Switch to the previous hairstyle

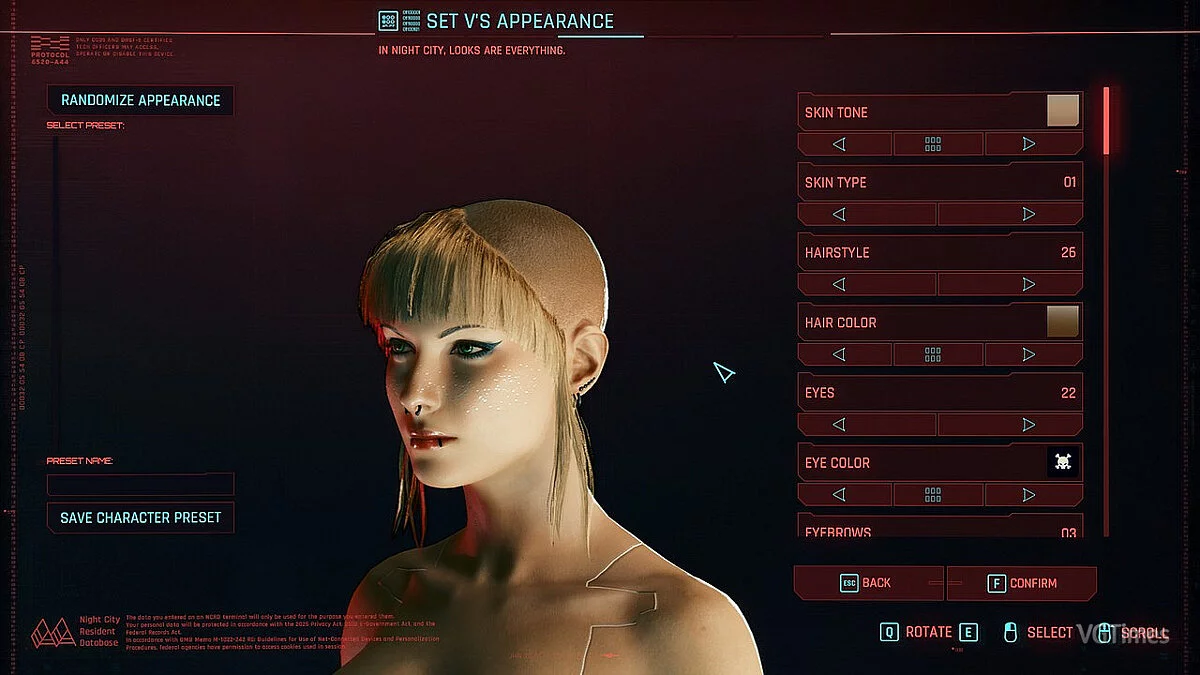840,284
